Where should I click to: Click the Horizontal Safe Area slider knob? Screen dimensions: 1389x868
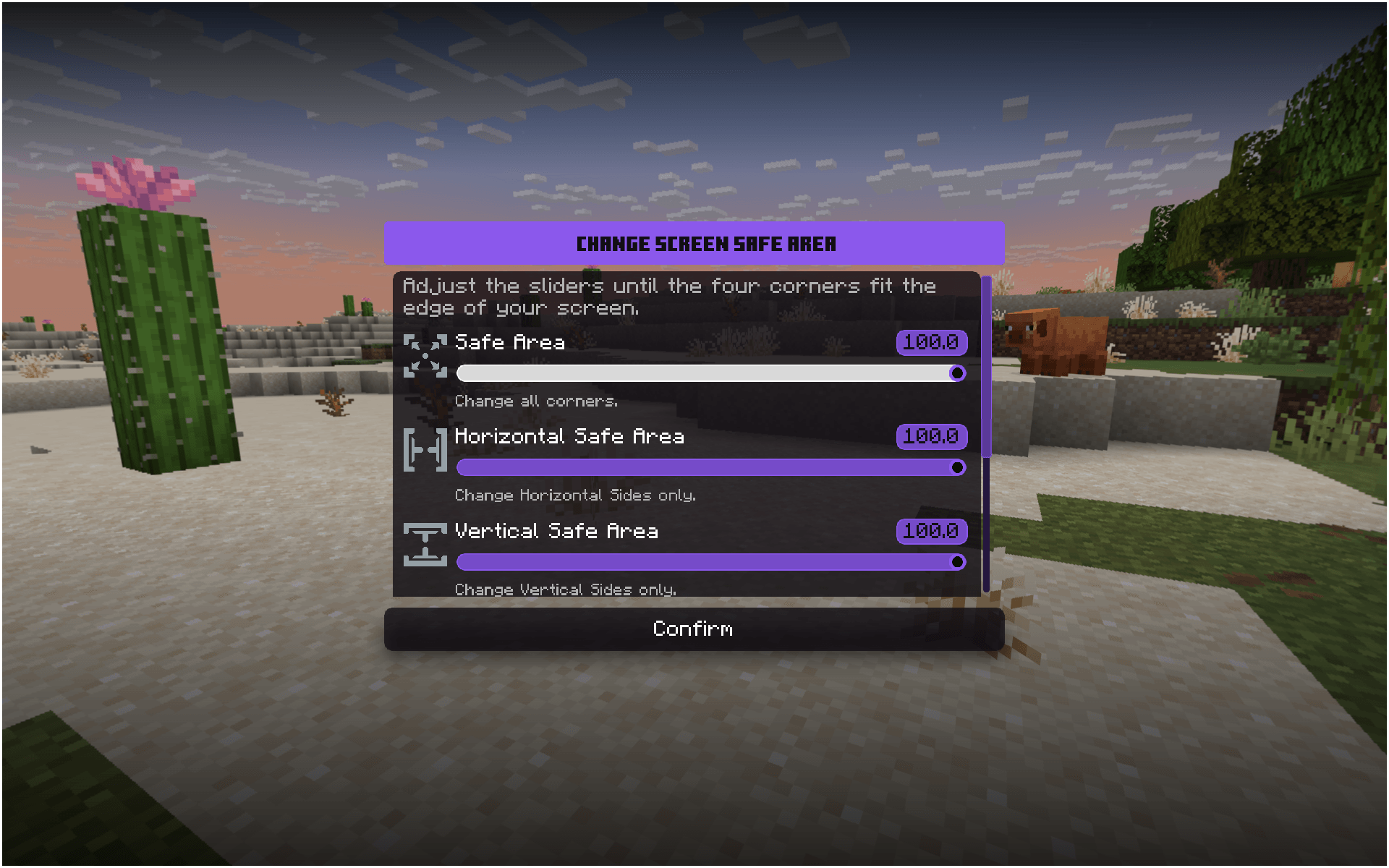(x=958, y=468)
